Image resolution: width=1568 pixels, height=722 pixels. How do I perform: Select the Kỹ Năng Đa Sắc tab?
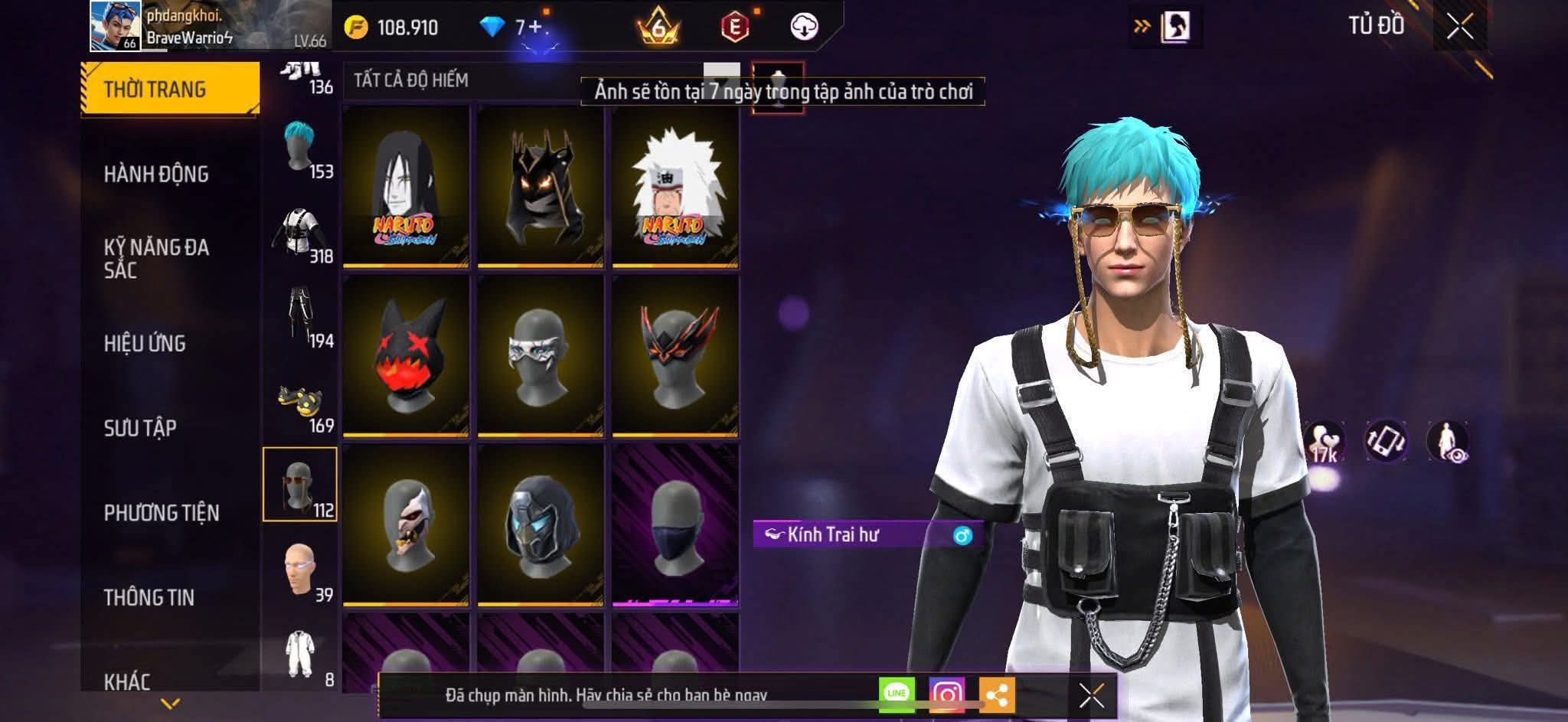[157, 258]
